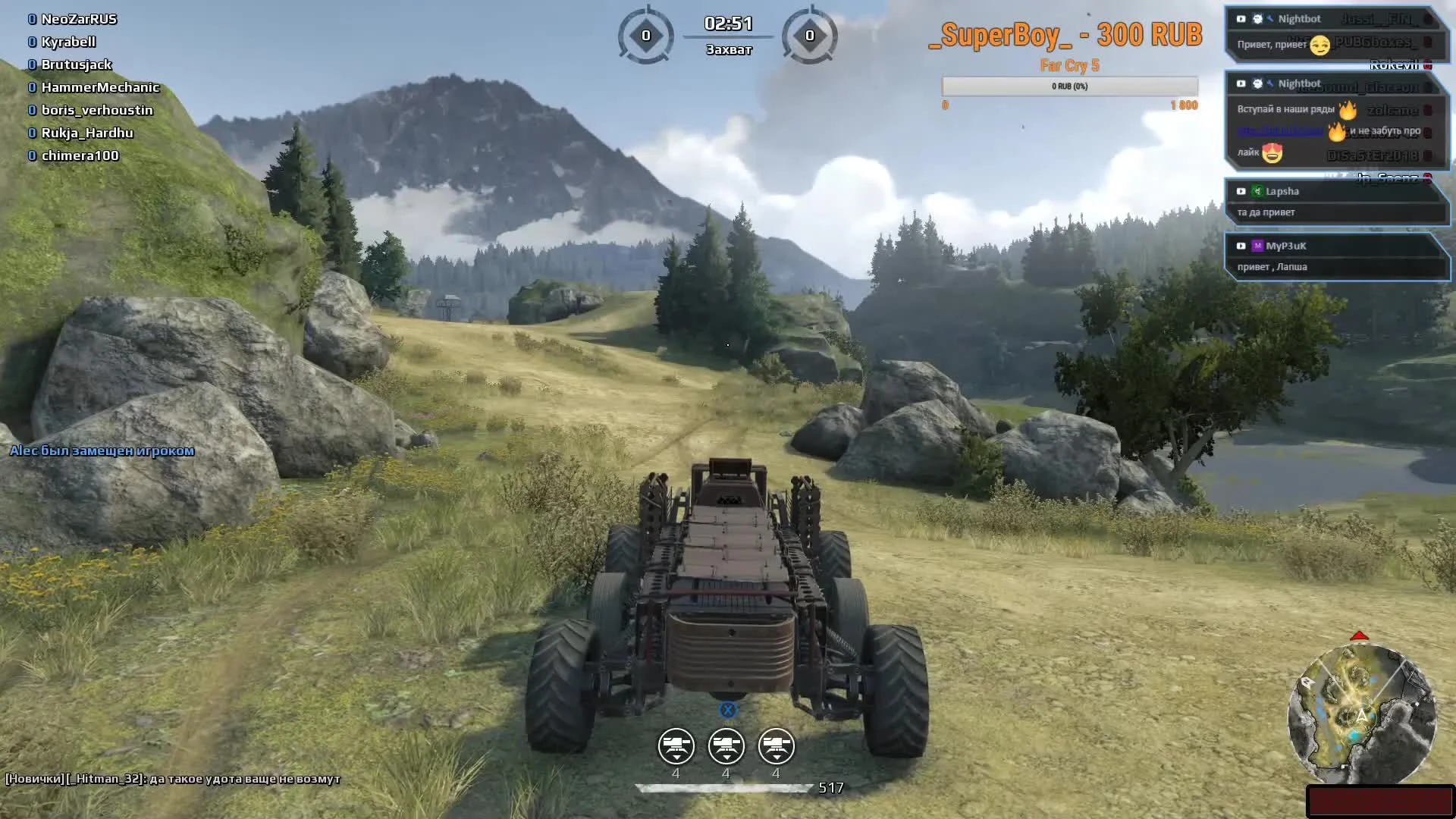This screenshot has height=819, width=1456.
Task: Click the _SuperBoy_ - 300 RUB donation header
Action: pyautogui.click(x=1067, y=36)
